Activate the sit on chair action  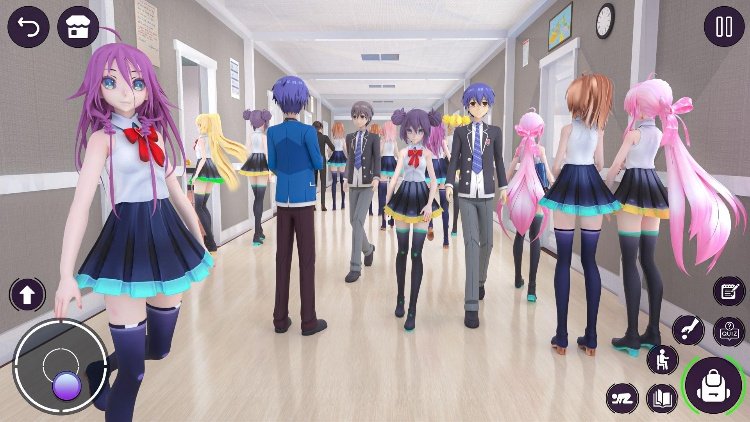pyautogui.click(x=662, y=360)
